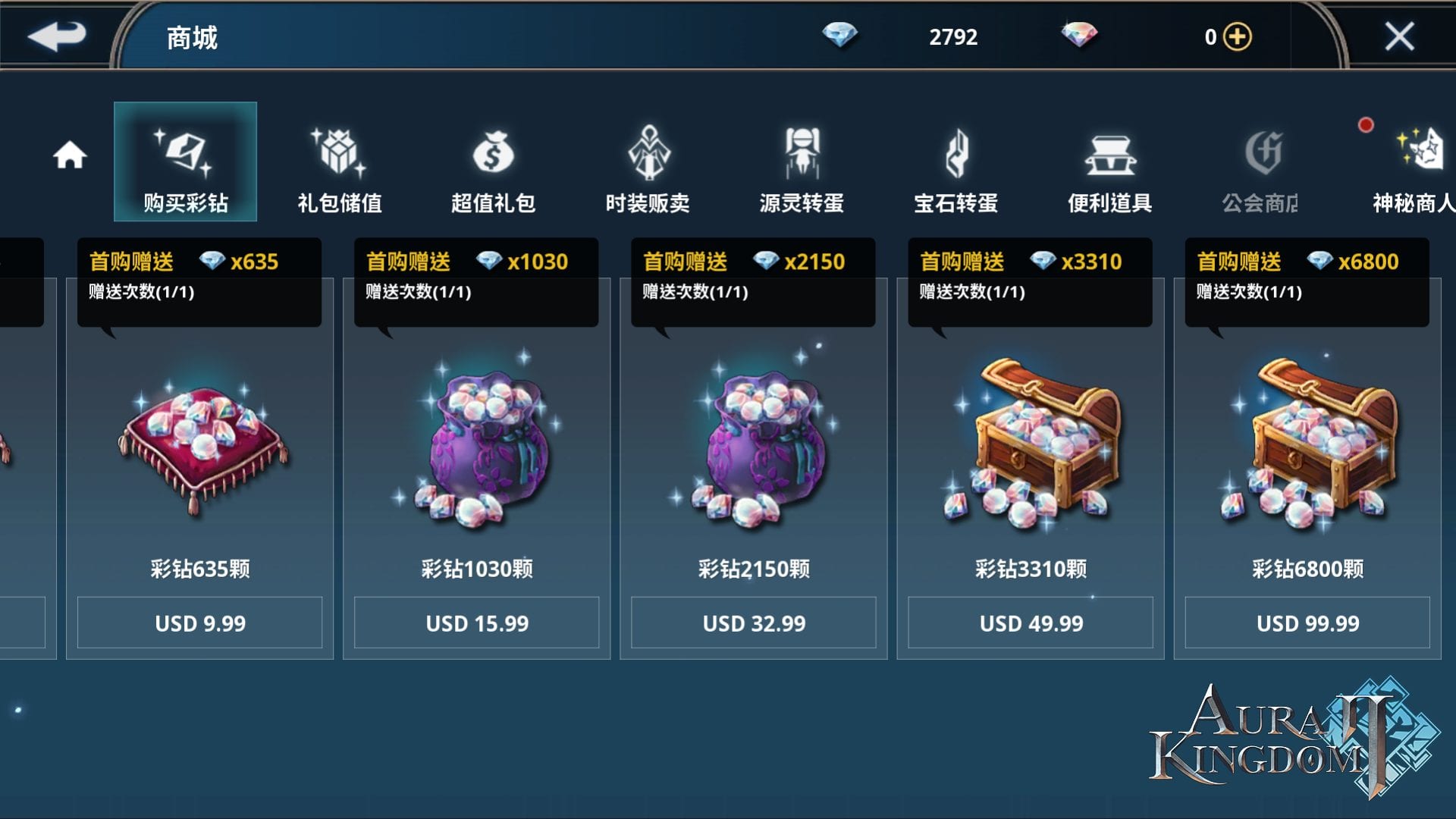Screen dimensions: 1456x819
Task: Open the 宝石转蛋 tab
Action: [x=955, y=170]
